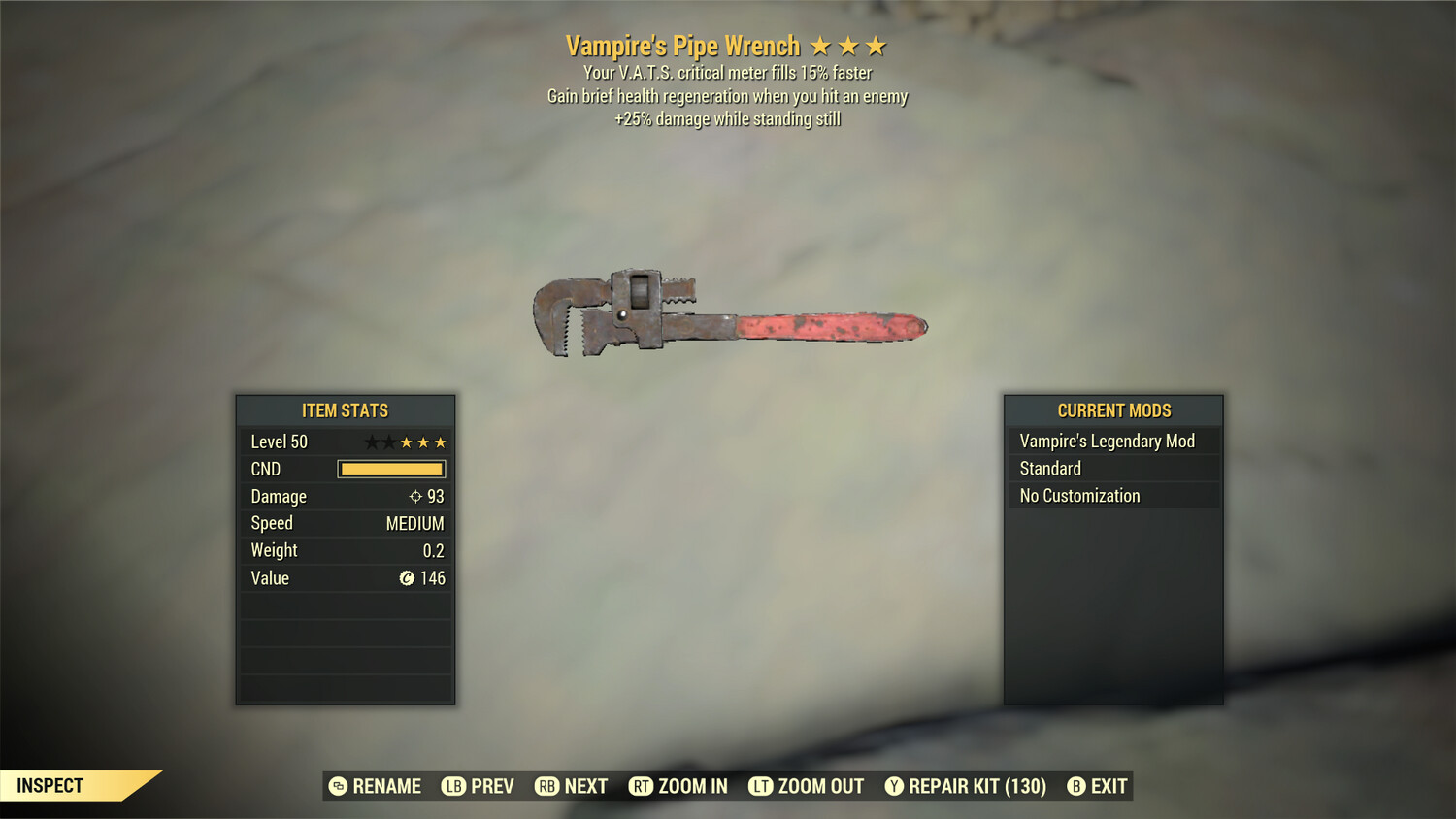Use the Repair Kit (130) option
Viewport: 1456px width, 819px height.
pos(966,786)
